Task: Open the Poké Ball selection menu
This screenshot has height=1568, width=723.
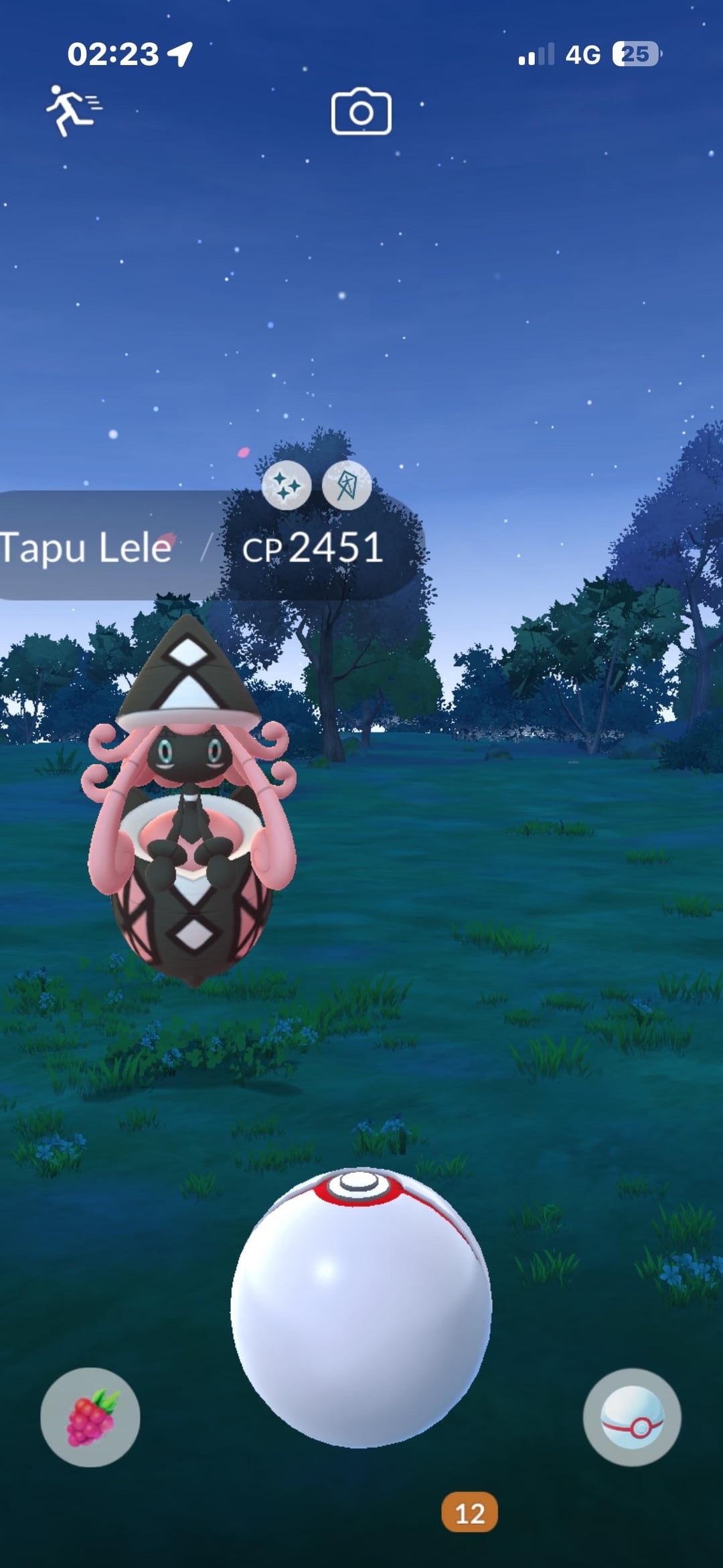Action: [632, 1417]
